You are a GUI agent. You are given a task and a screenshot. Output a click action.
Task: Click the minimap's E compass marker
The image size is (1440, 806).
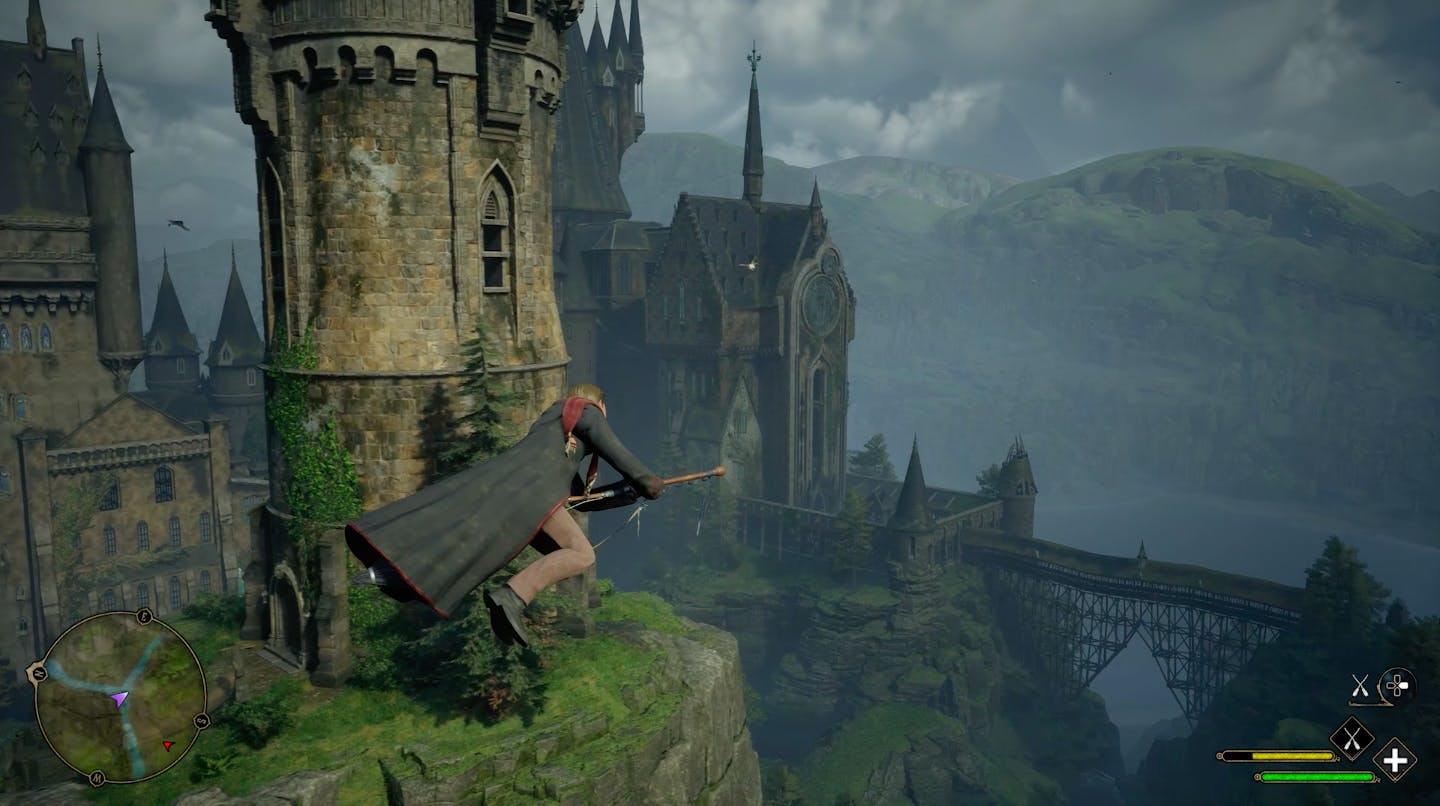click(146, 618)
